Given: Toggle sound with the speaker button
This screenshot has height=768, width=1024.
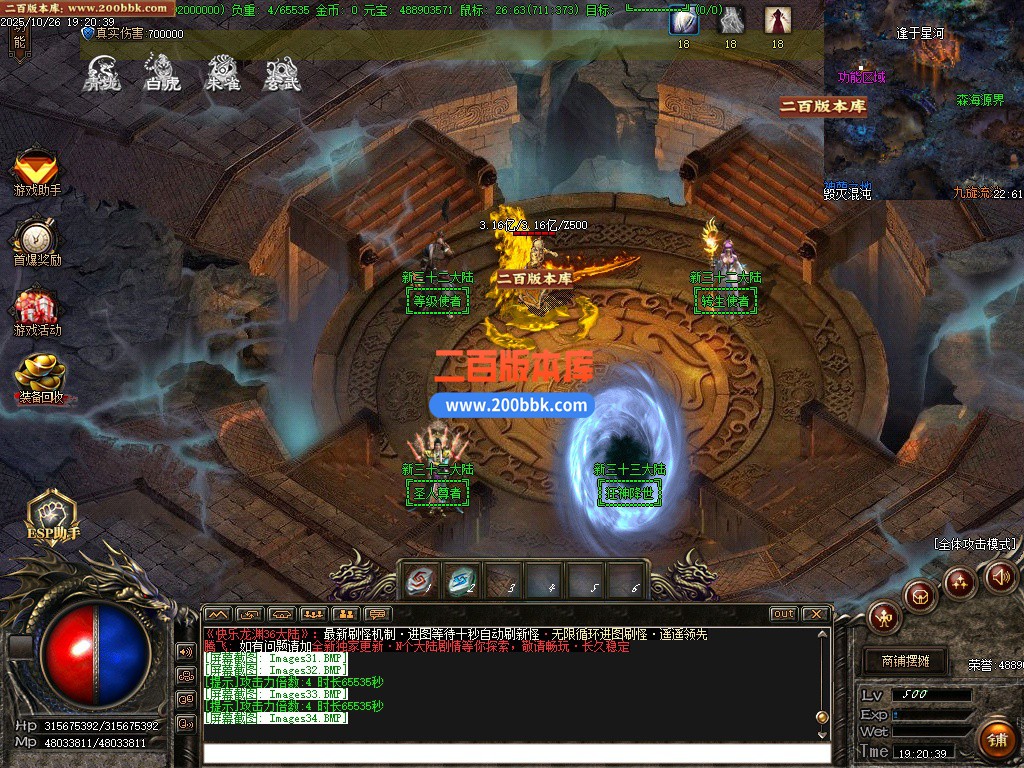Looking at the screenshot, I should (1001, 576).
